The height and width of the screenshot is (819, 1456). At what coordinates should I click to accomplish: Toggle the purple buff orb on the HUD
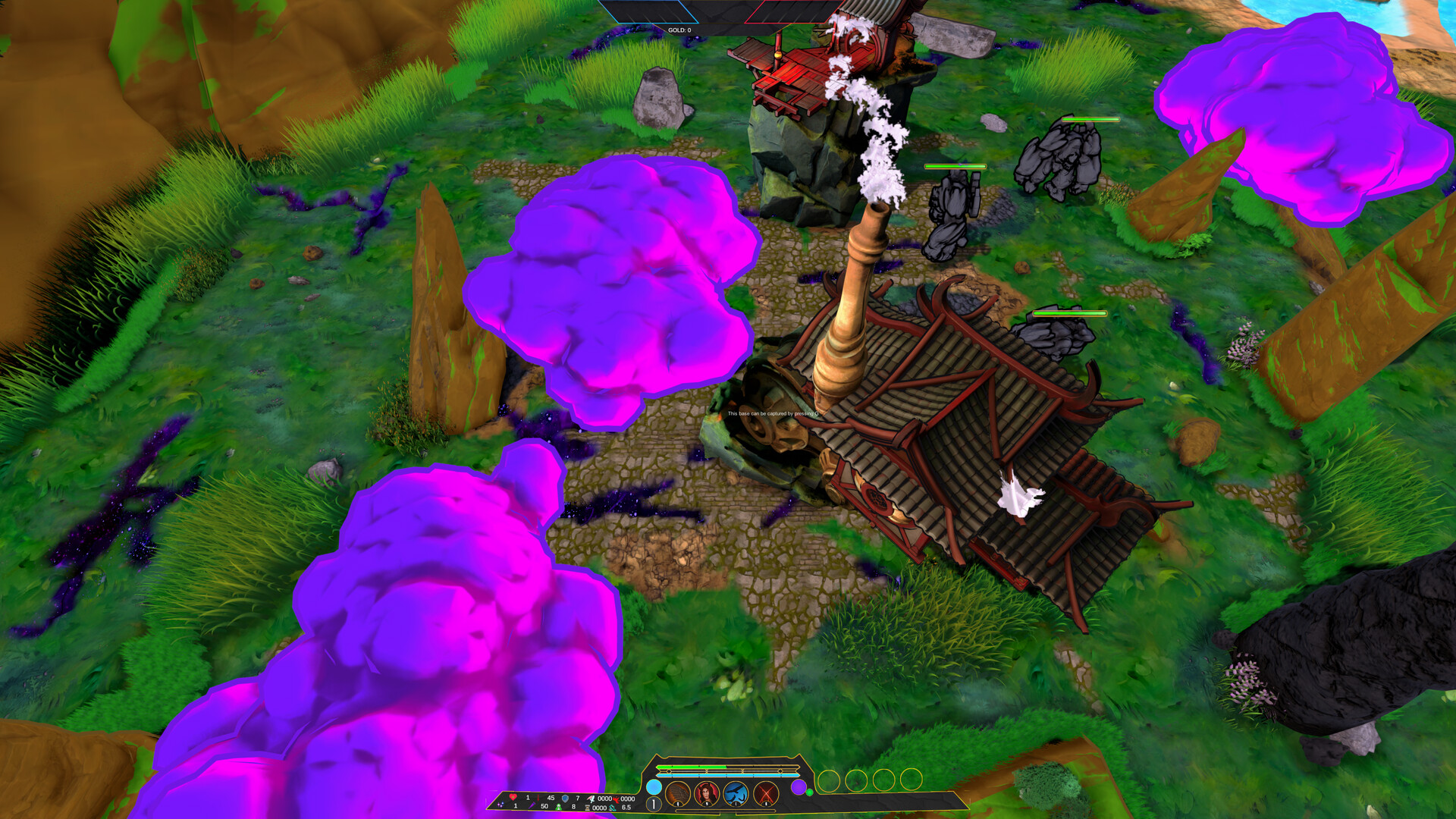(x=799, y=787)
